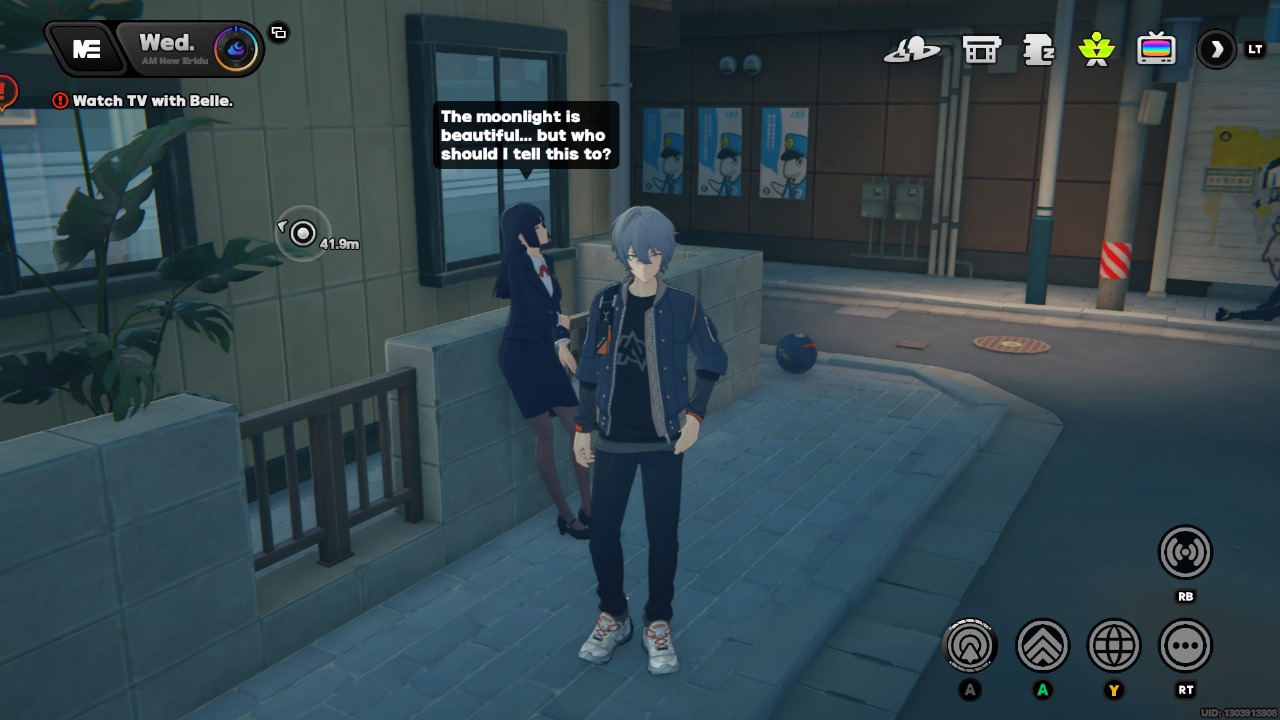
Task: Open the rainbow-screen TV icon
Action: [x=1156, y=49]
